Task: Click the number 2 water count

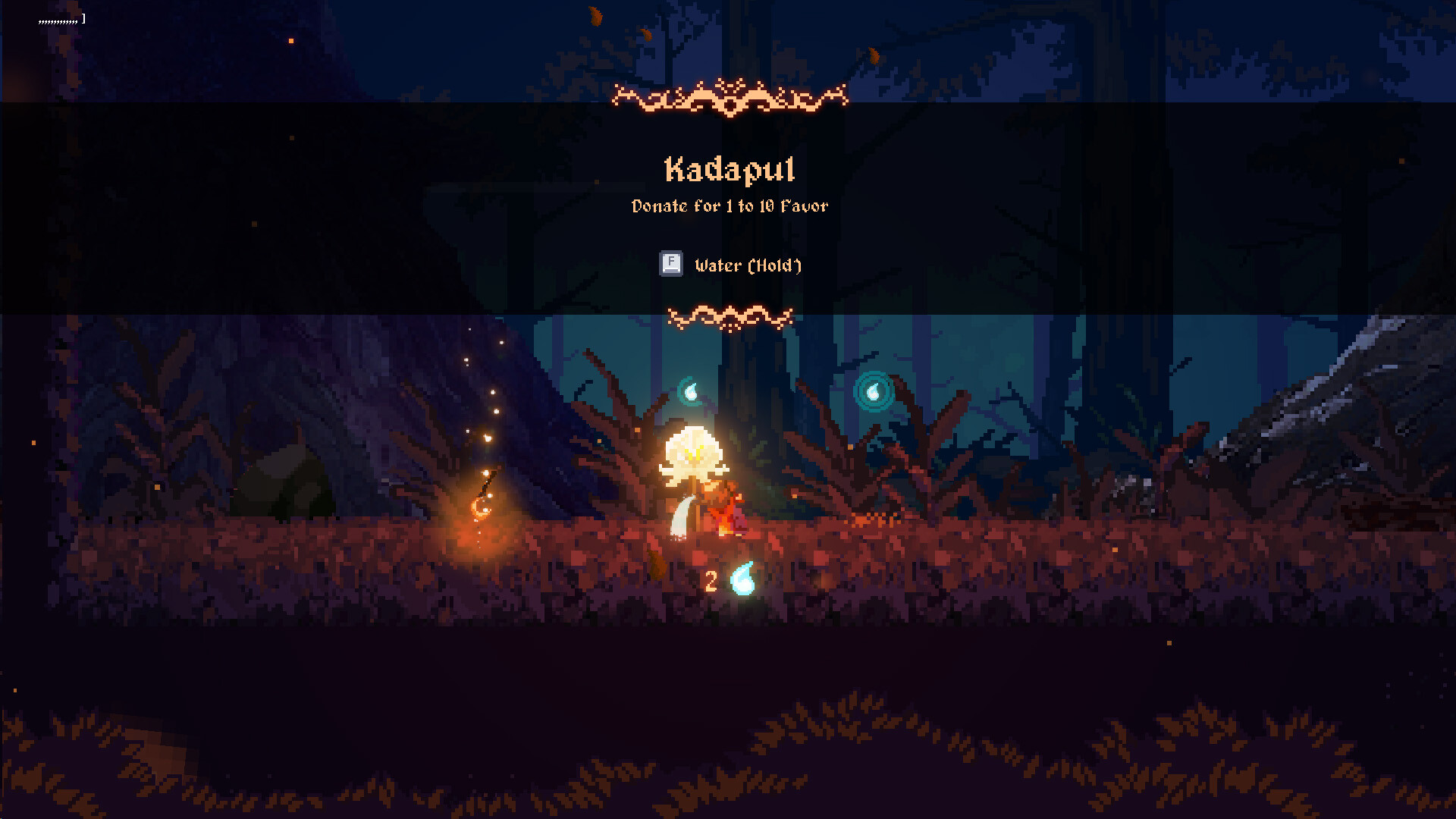Action: (x=711, y=582)
